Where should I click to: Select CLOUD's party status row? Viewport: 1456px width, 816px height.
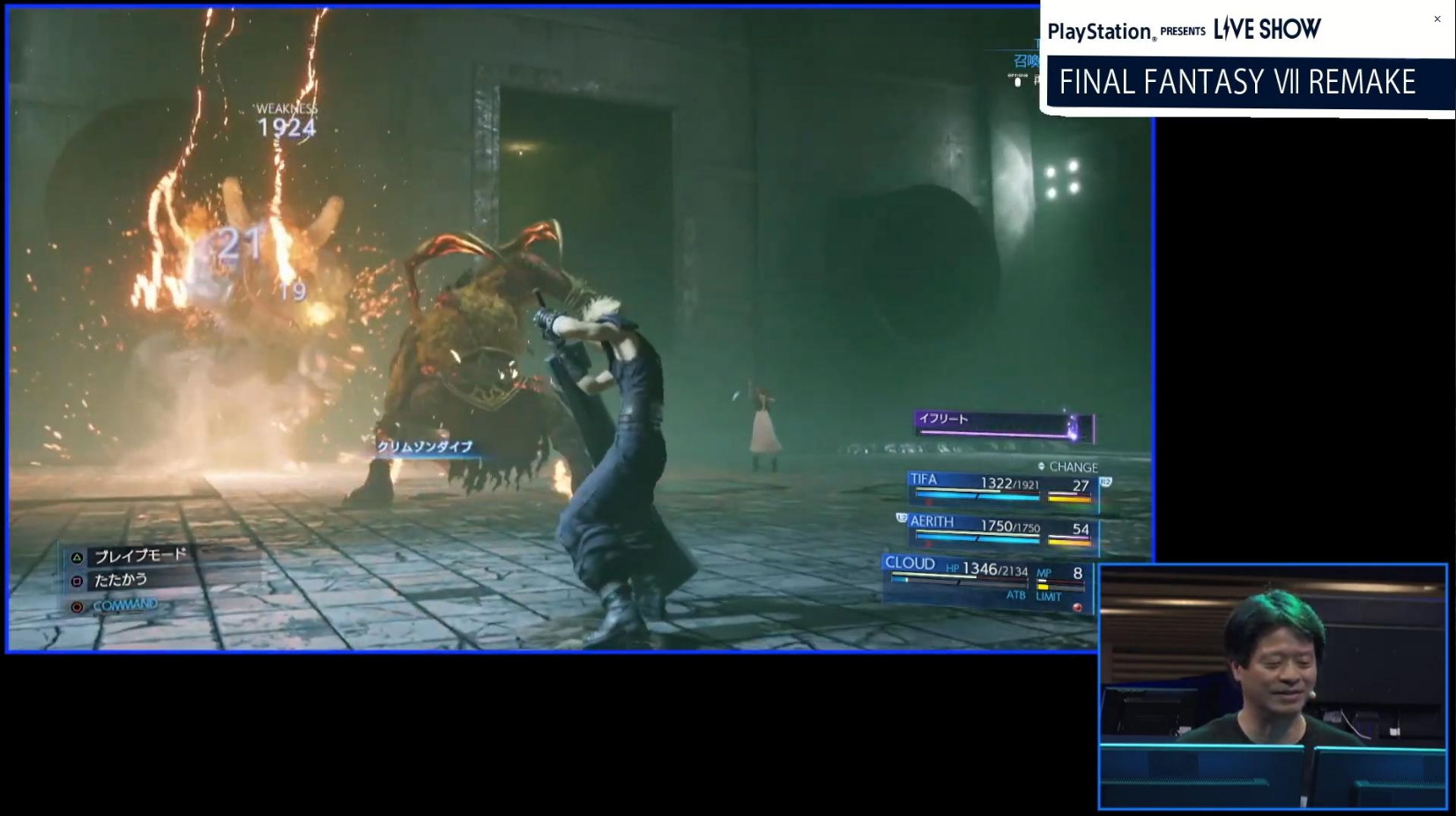coord(987,578)
